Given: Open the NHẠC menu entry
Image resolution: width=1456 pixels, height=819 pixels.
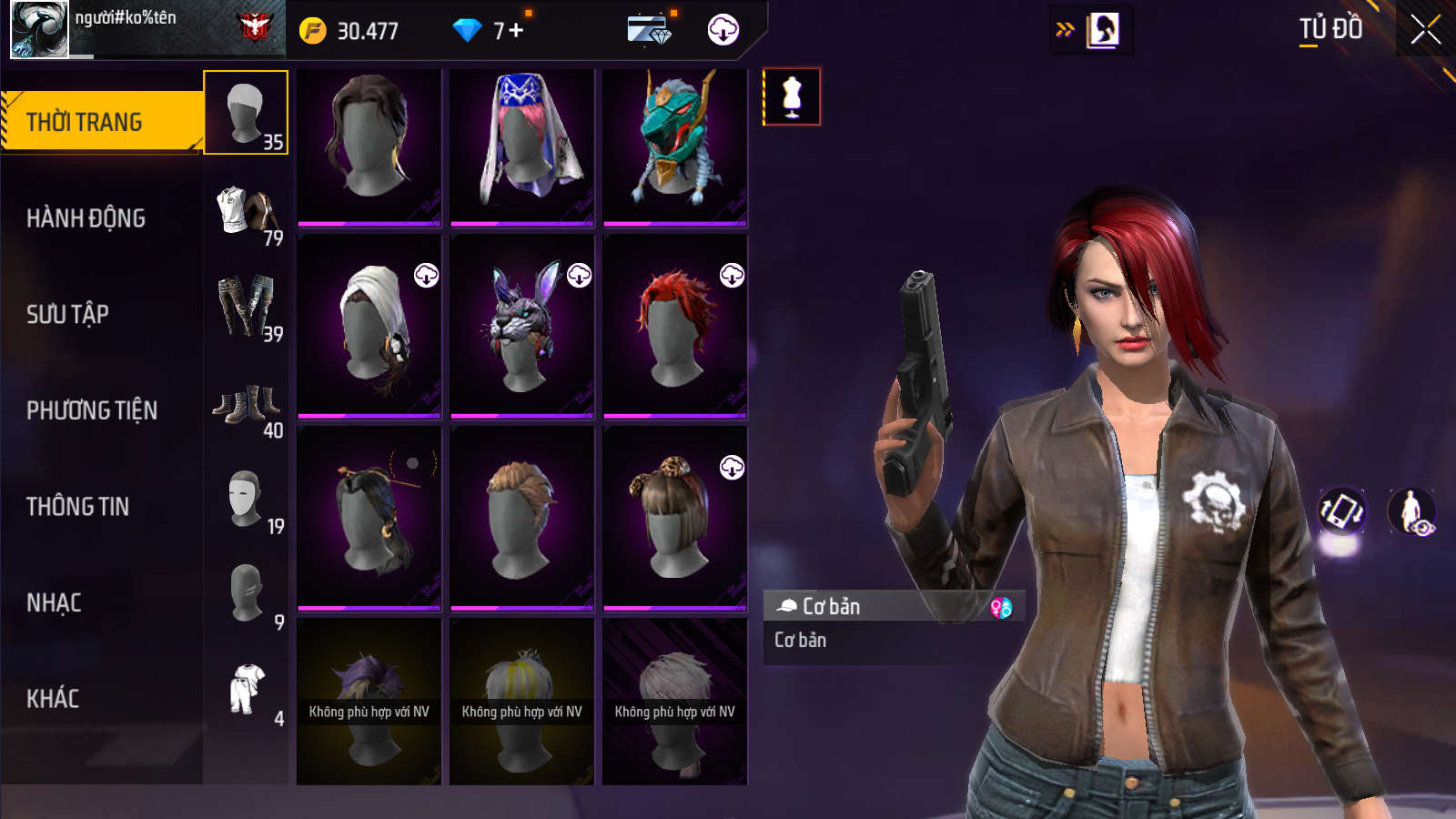Looking at the screenshot, I should click(55, 603).
